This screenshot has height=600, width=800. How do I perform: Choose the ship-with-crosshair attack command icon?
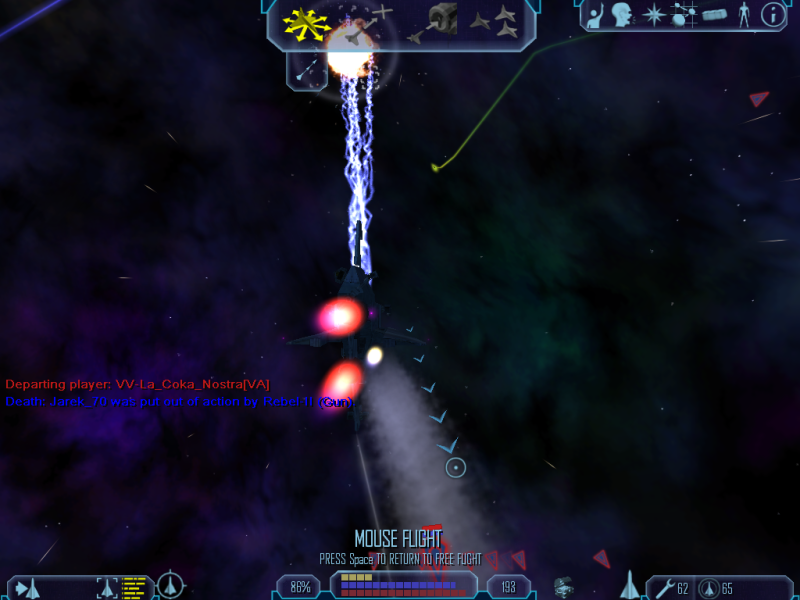tap(367, 22)
